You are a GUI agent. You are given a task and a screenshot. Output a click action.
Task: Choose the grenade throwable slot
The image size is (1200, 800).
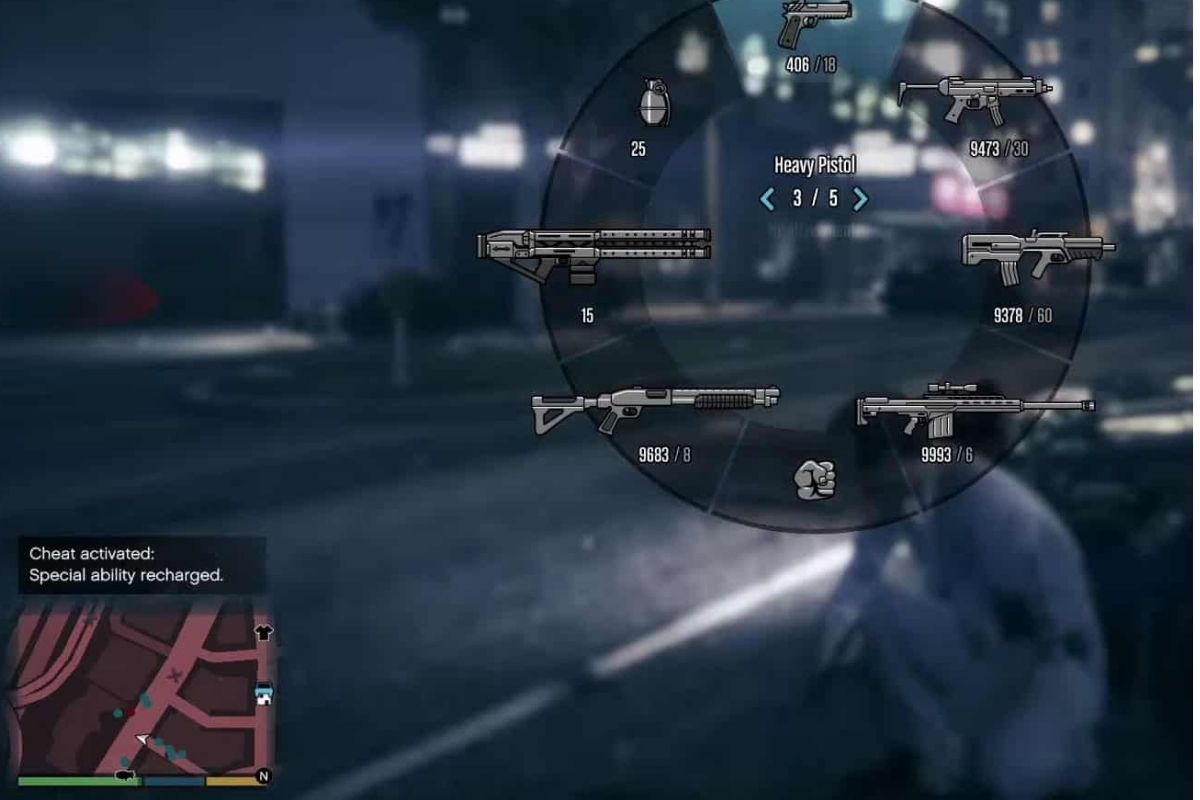point(653,103)
